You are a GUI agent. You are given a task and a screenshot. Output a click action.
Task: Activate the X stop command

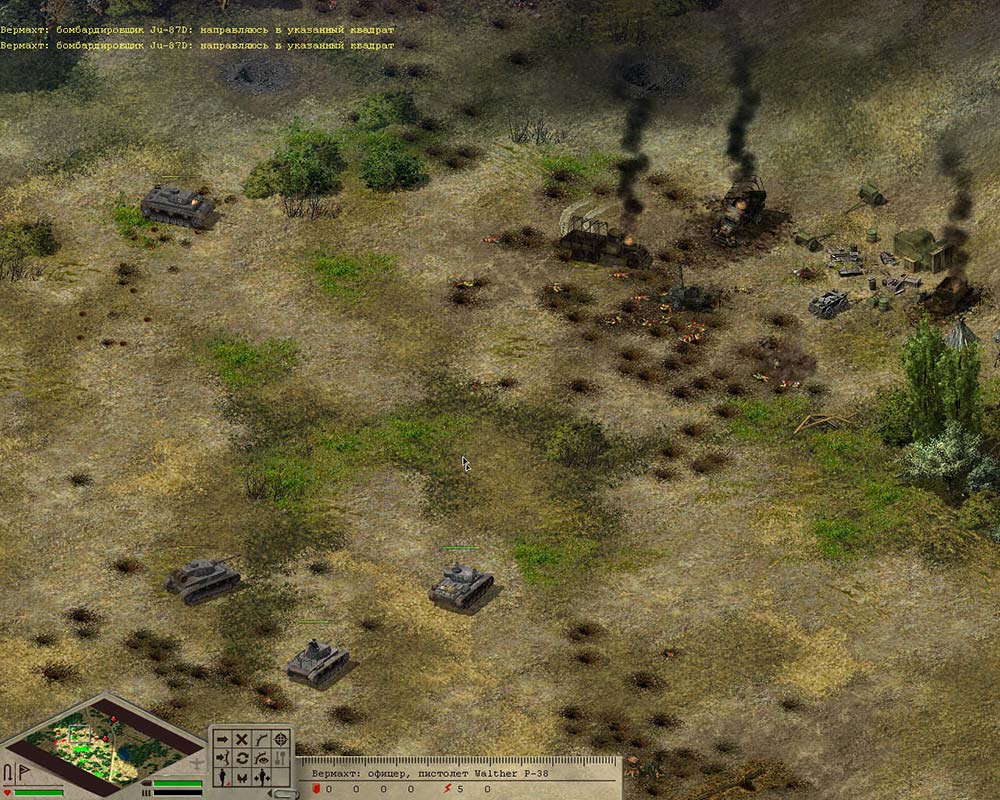click(x=241, y=739)
